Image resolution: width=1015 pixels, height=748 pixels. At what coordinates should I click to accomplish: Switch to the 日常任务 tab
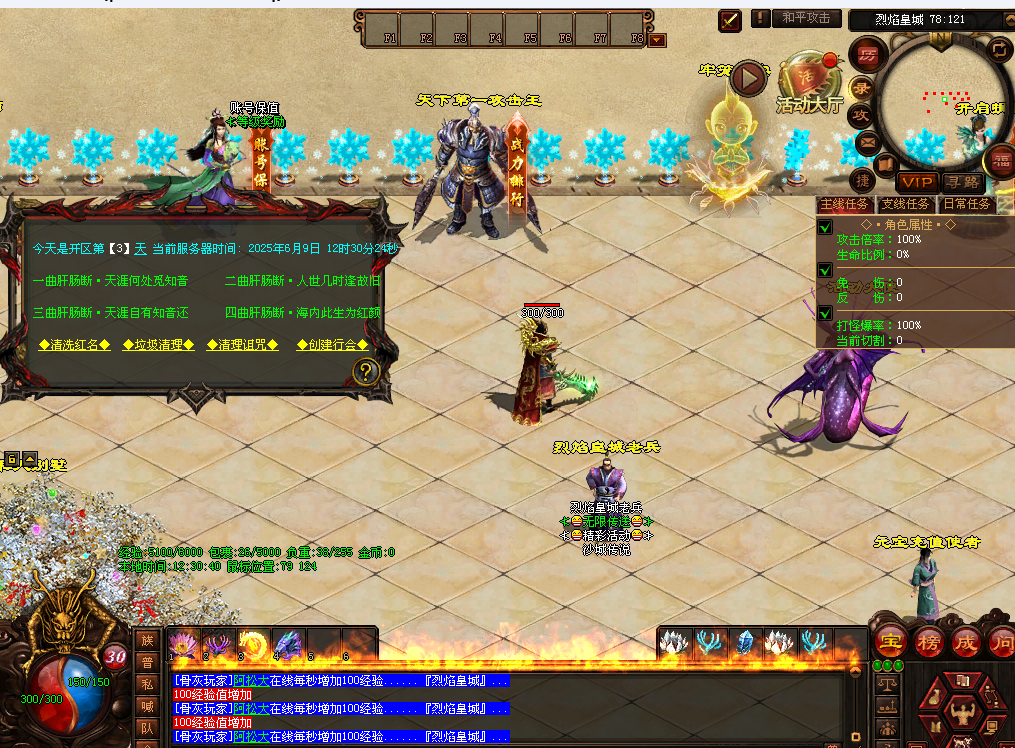968,204
